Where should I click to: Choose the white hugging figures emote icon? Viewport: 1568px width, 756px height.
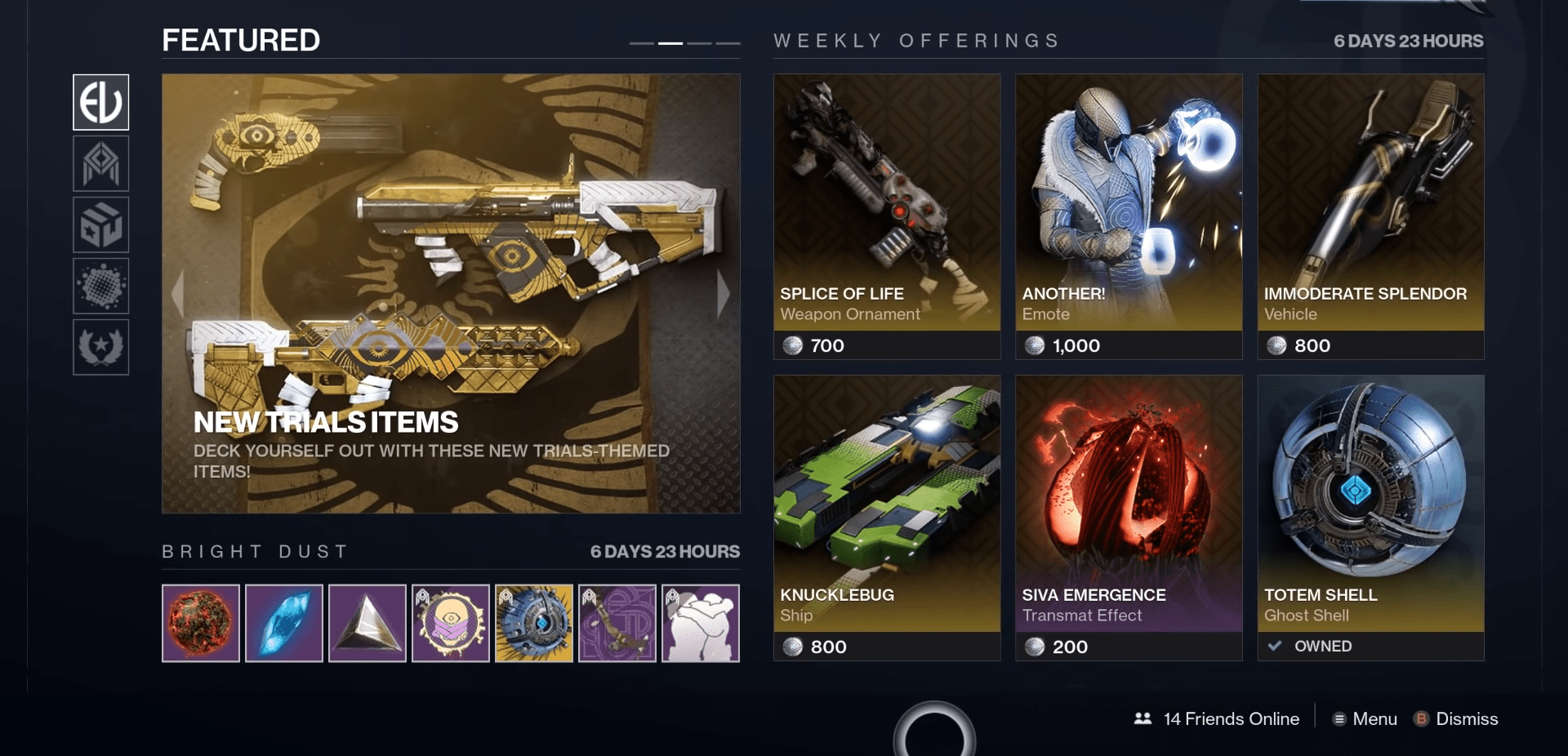pyautogui.click(x=701, y=623)
